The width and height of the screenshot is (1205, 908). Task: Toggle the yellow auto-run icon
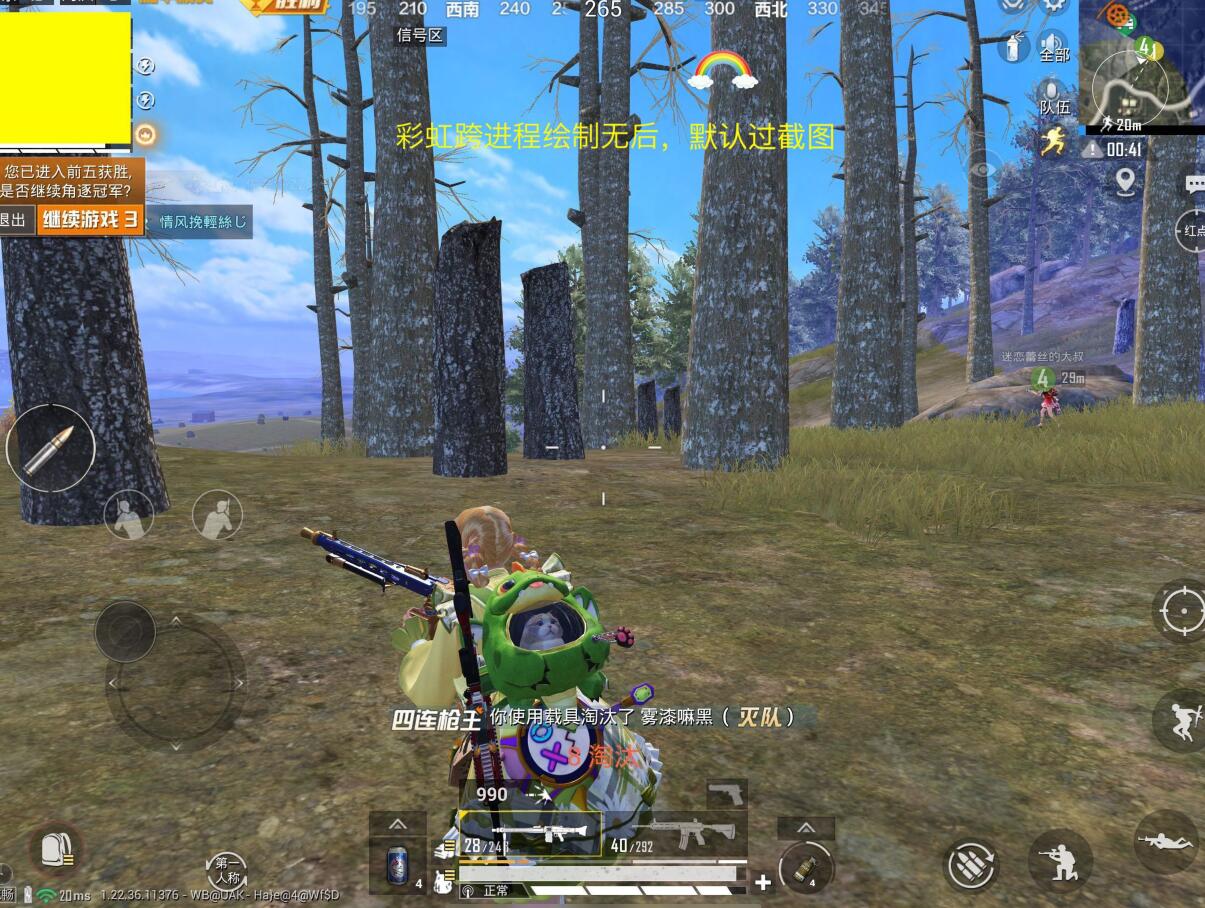[x=1053, y=143]
